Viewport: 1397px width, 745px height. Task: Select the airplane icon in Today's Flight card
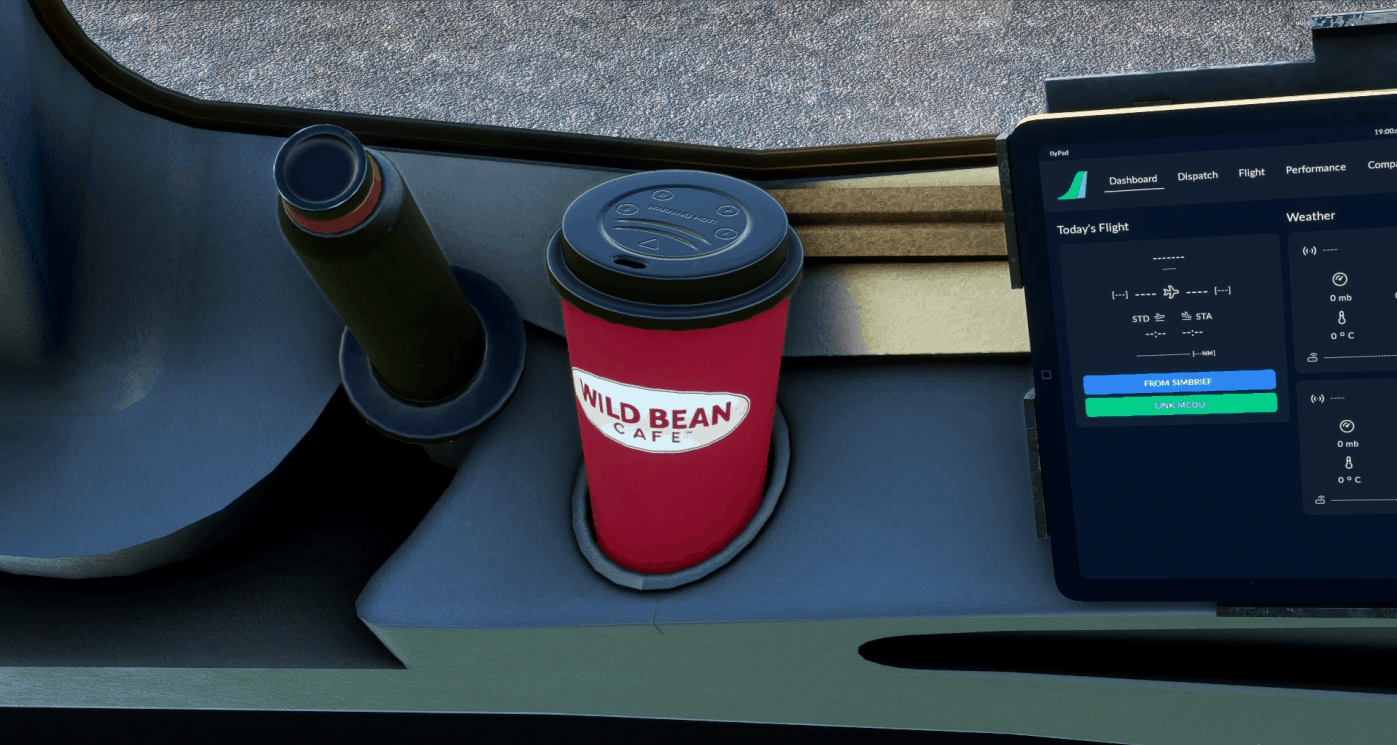pyautogui.click(x=1170, y=291)
